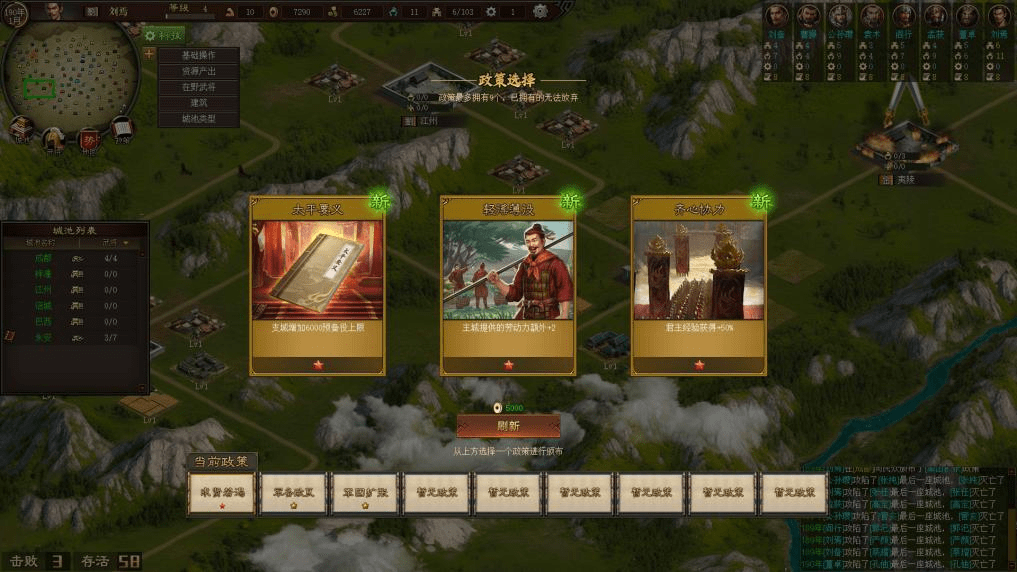The width and height of the screenshot is (1017, 572).
Task: Click the 刘备 rival lord portrait
Action: click(777, 18)
